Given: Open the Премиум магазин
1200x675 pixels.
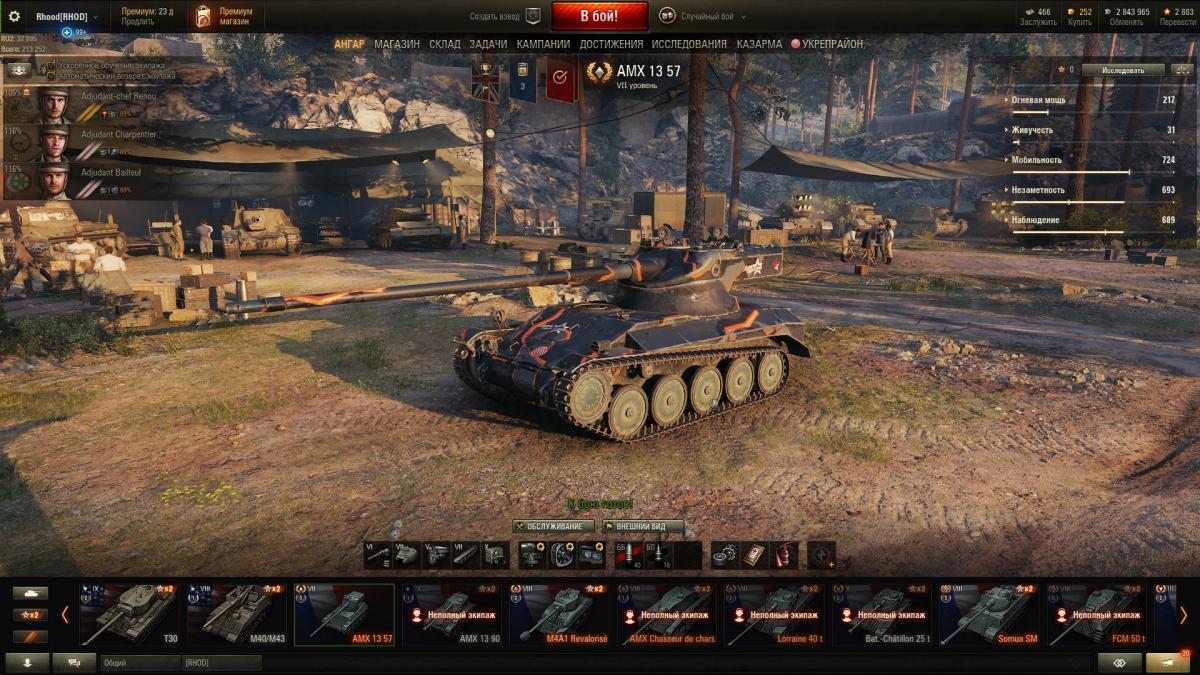Looking at the screenshot, I should [x=224, y=16].
